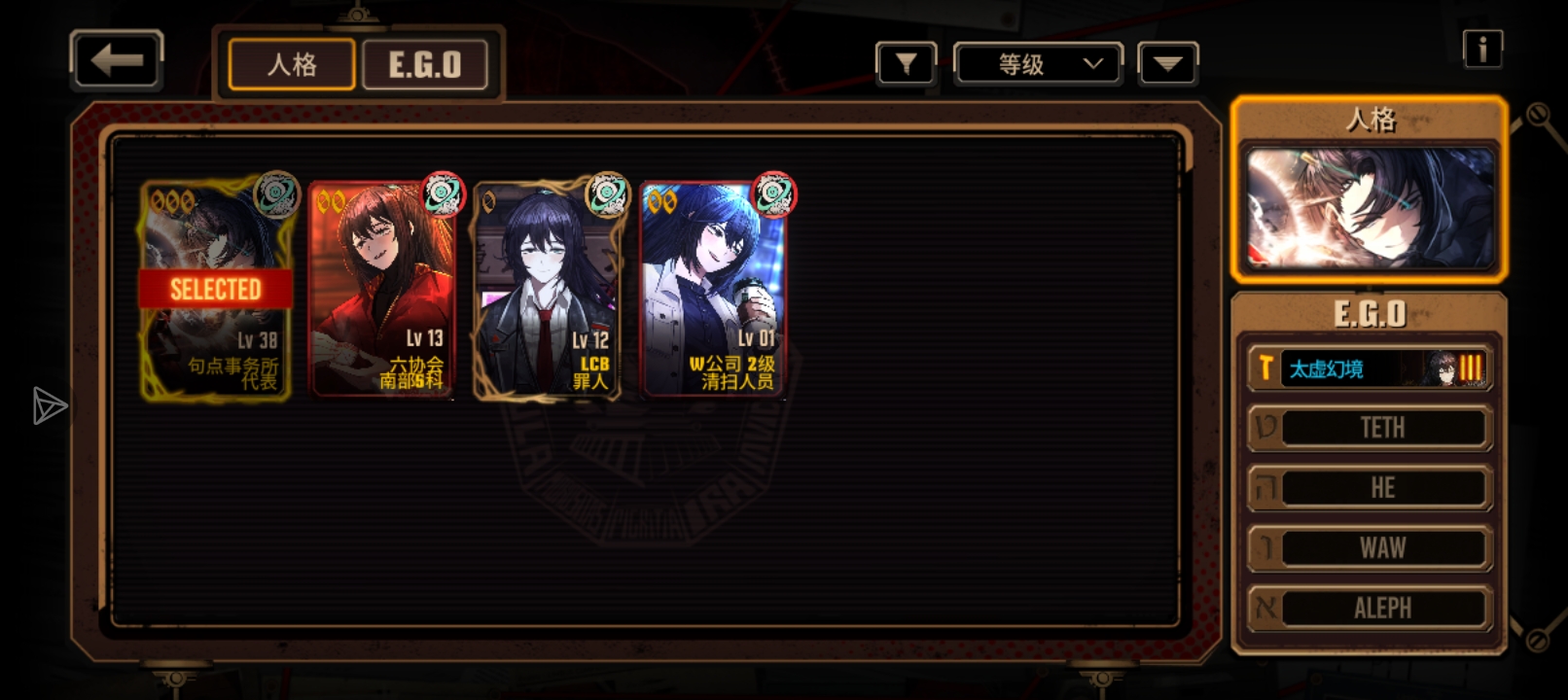
Task: Switch to the 人格 tab
Action: [292, 65]
